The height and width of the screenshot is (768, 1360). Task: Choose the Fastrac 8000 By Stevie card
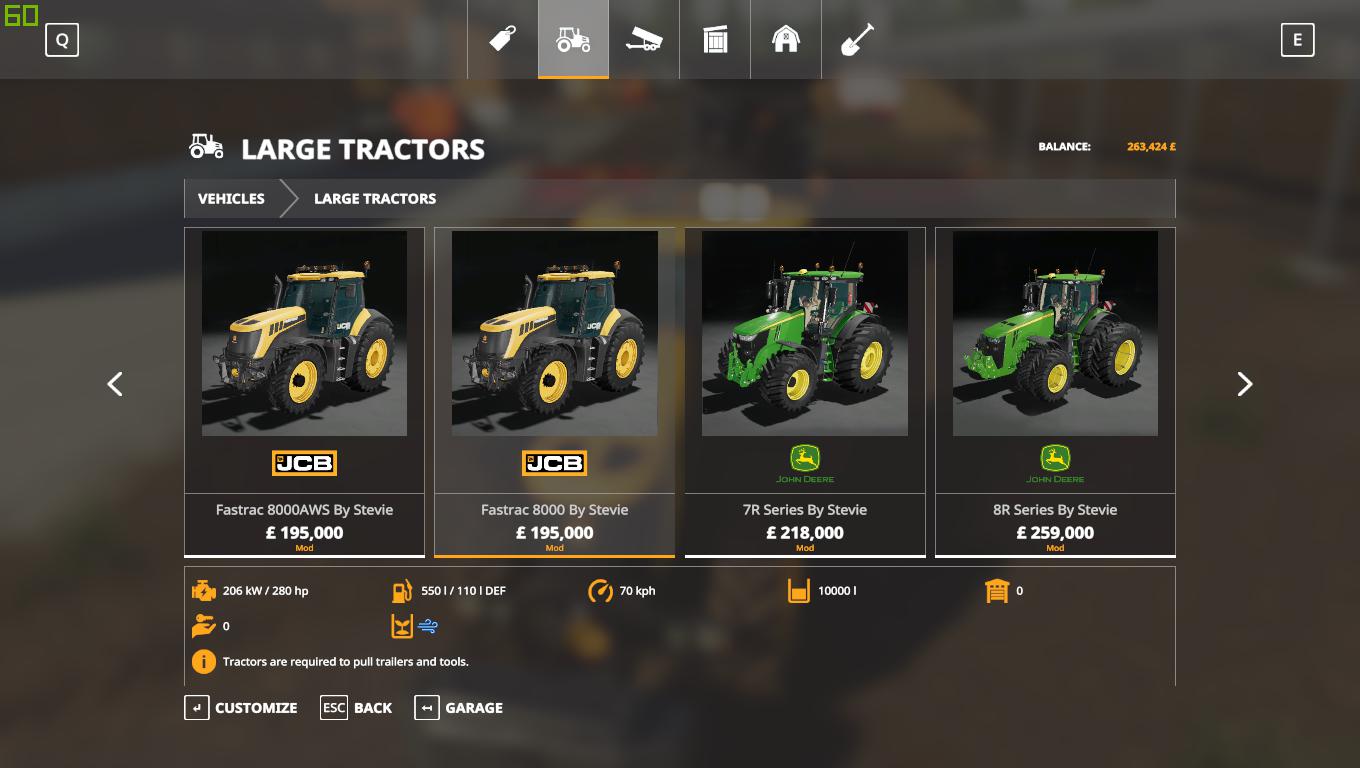click(x=554, y=391)
